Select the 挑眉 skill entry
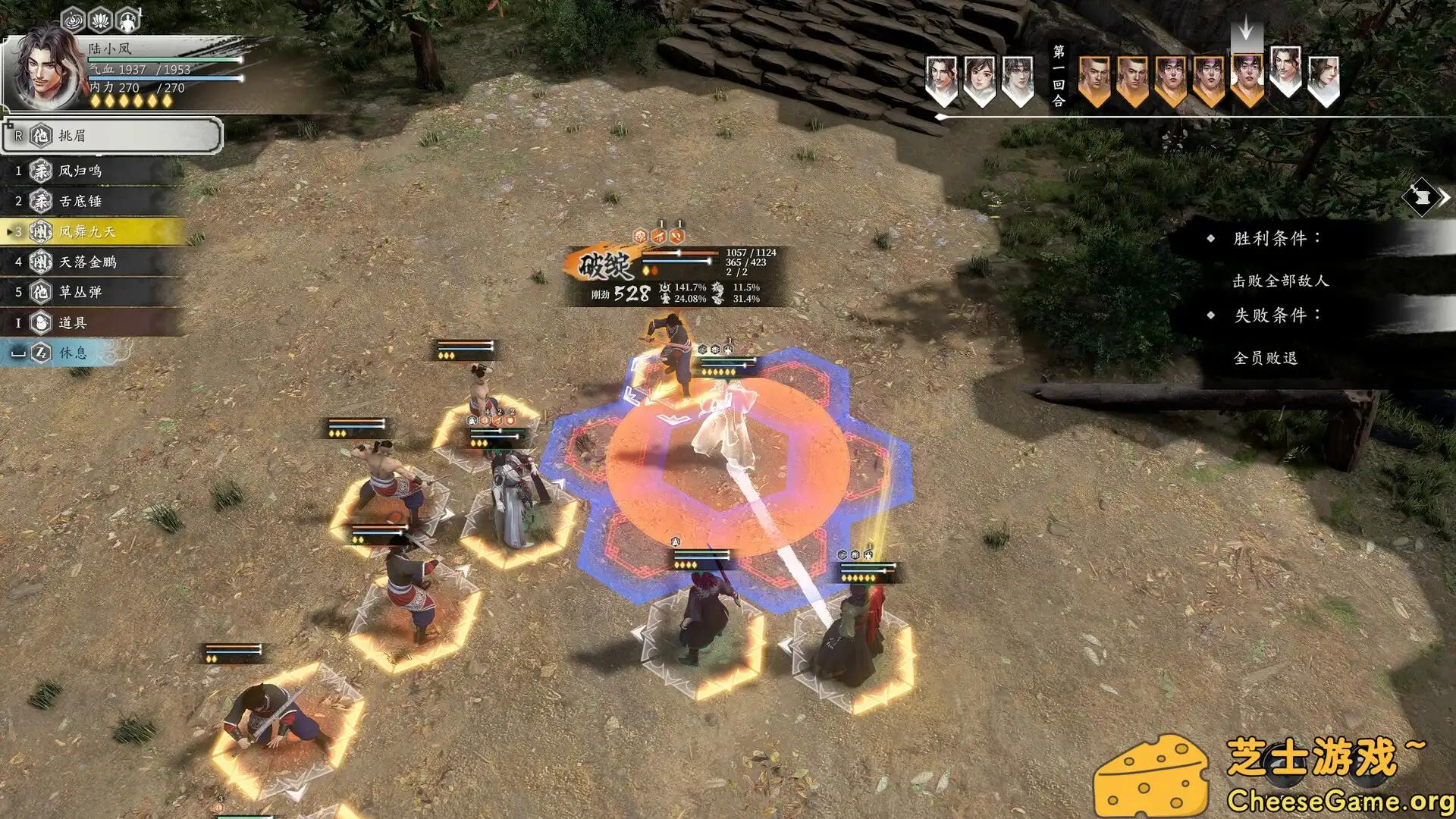Screen dimensions: 1456x819 [112, 136]
